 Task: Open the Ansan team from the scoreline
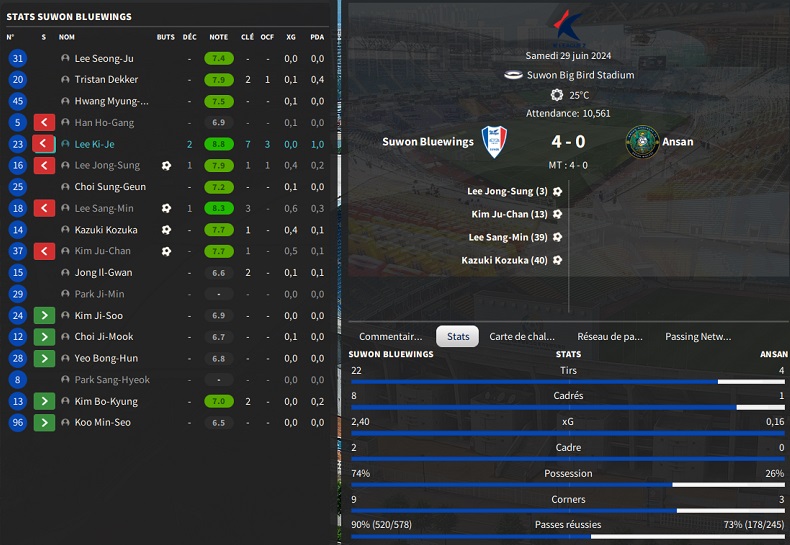click(678, 142)
